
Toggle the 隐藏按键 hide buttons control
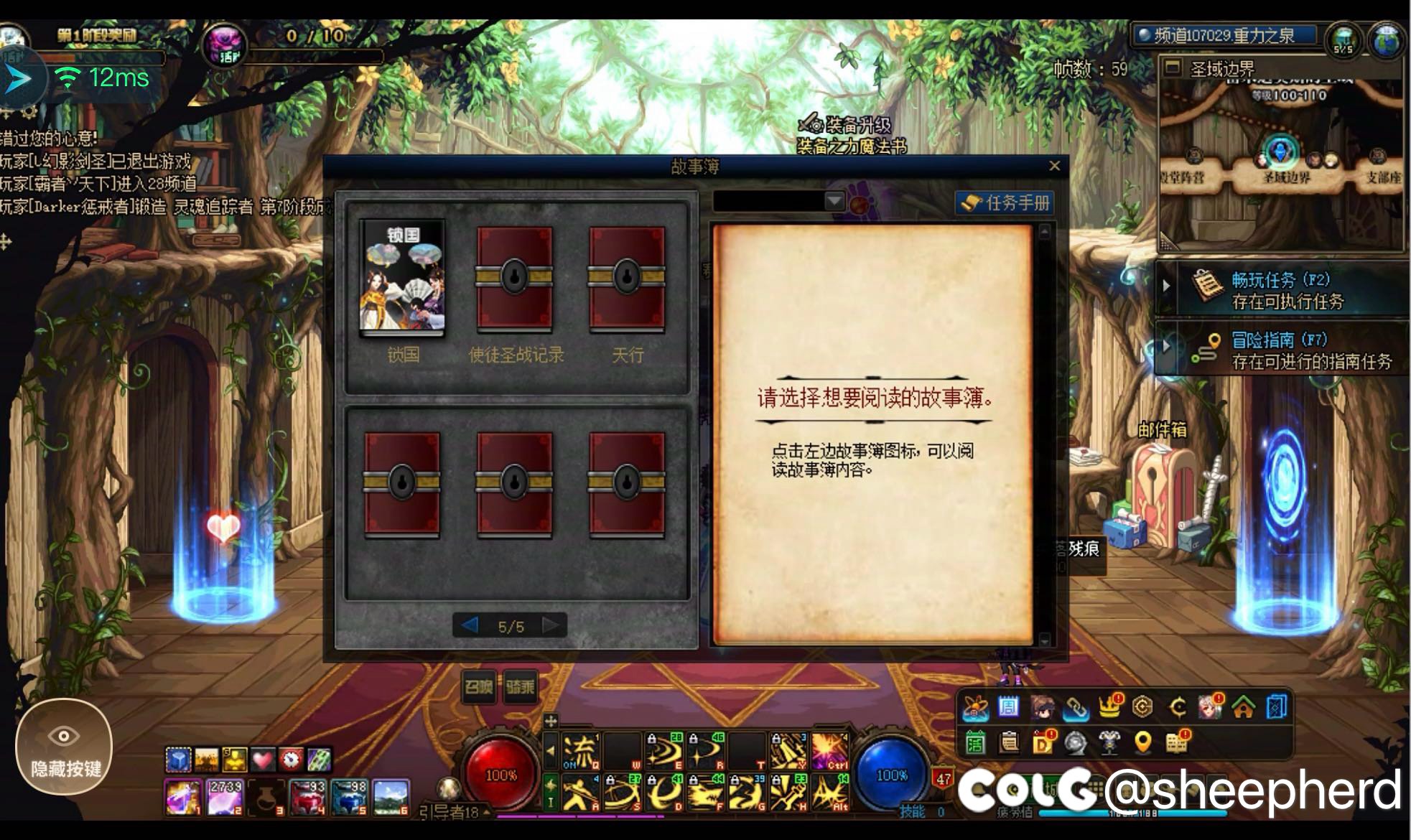pyautogui.click(x=64, y=747)
